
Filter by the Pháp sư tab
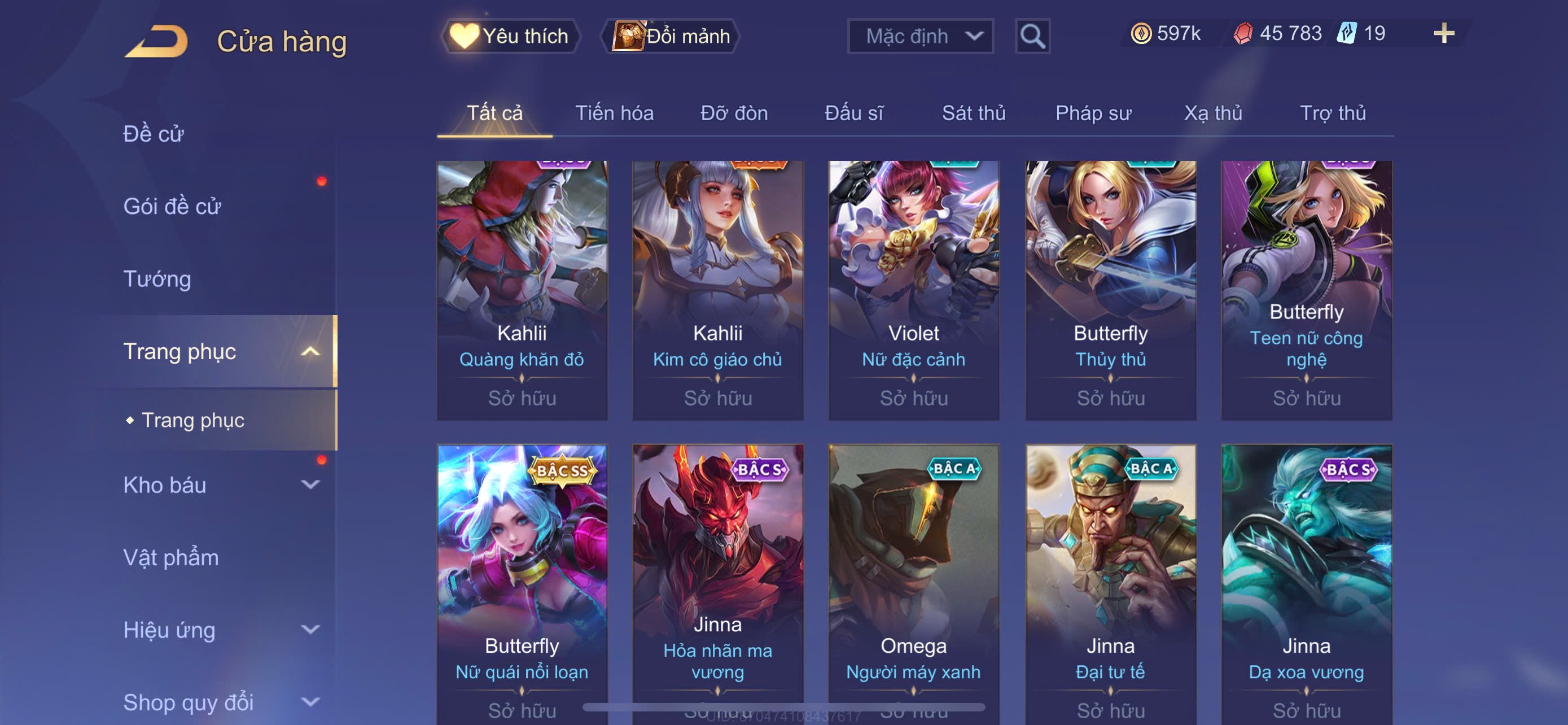click(x=1093, y=113)
